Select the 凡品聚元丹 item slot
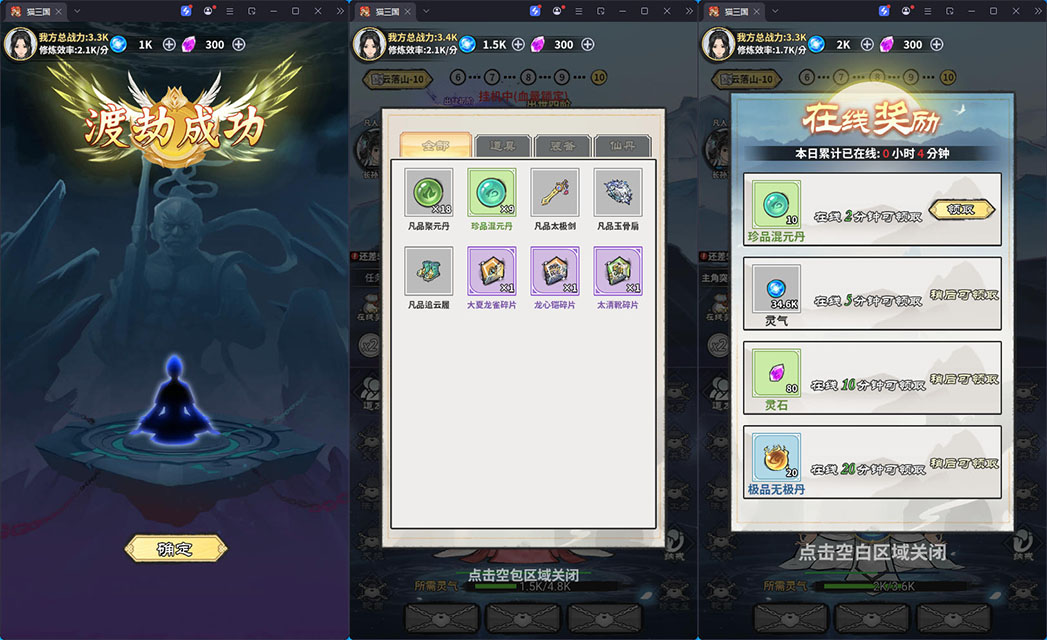 pos(429,192)
